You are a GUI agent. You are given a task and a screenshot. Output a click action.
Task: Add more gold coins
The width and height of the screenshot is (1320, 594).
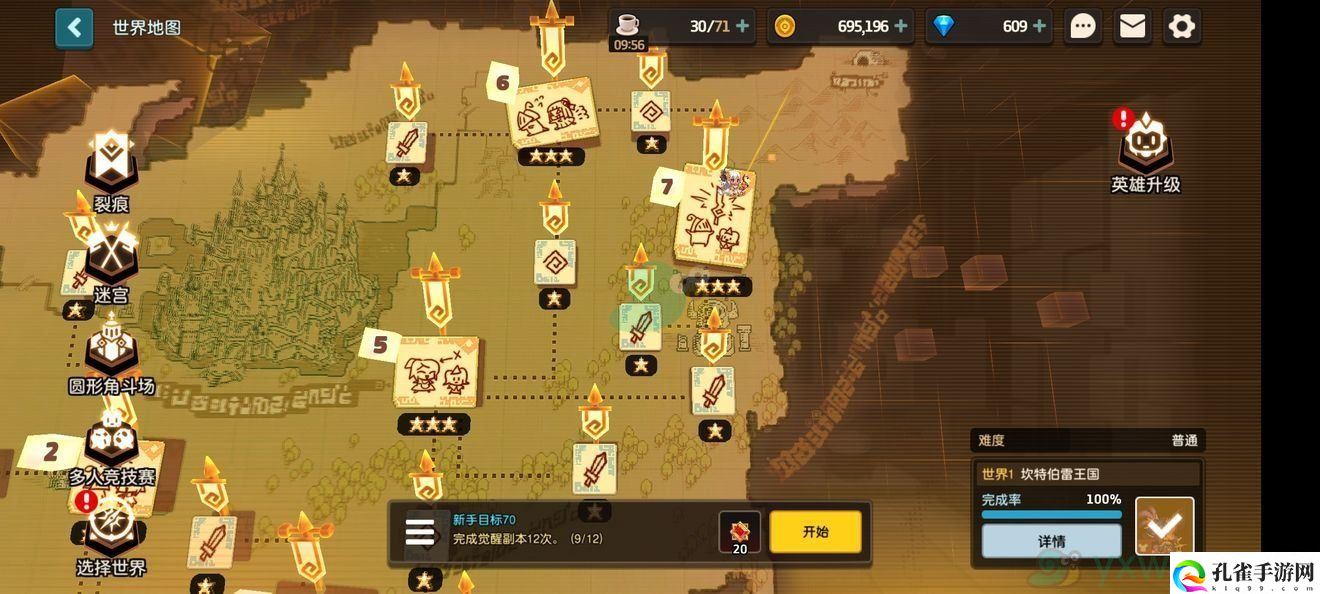901,26
